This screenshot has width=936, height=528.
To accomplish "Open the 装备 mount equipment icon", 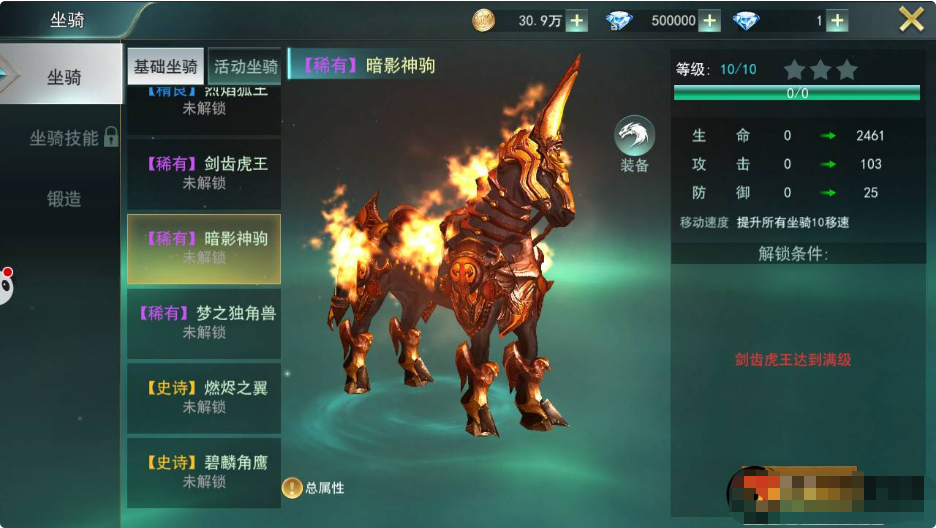I will tap(634, 144).
